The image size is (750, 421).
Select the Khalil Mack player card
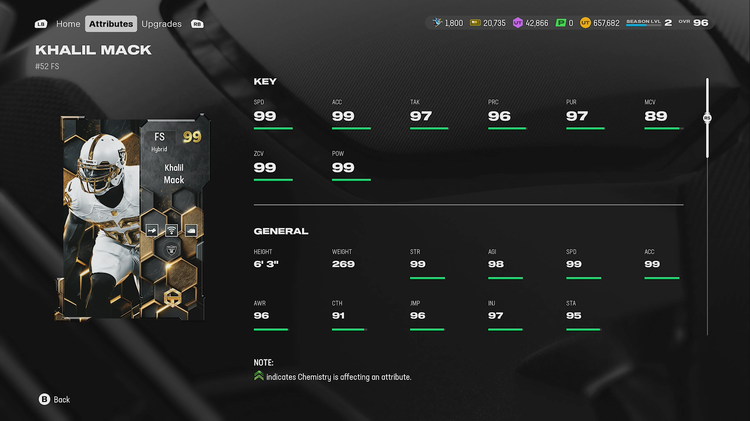tap(134, 216)
